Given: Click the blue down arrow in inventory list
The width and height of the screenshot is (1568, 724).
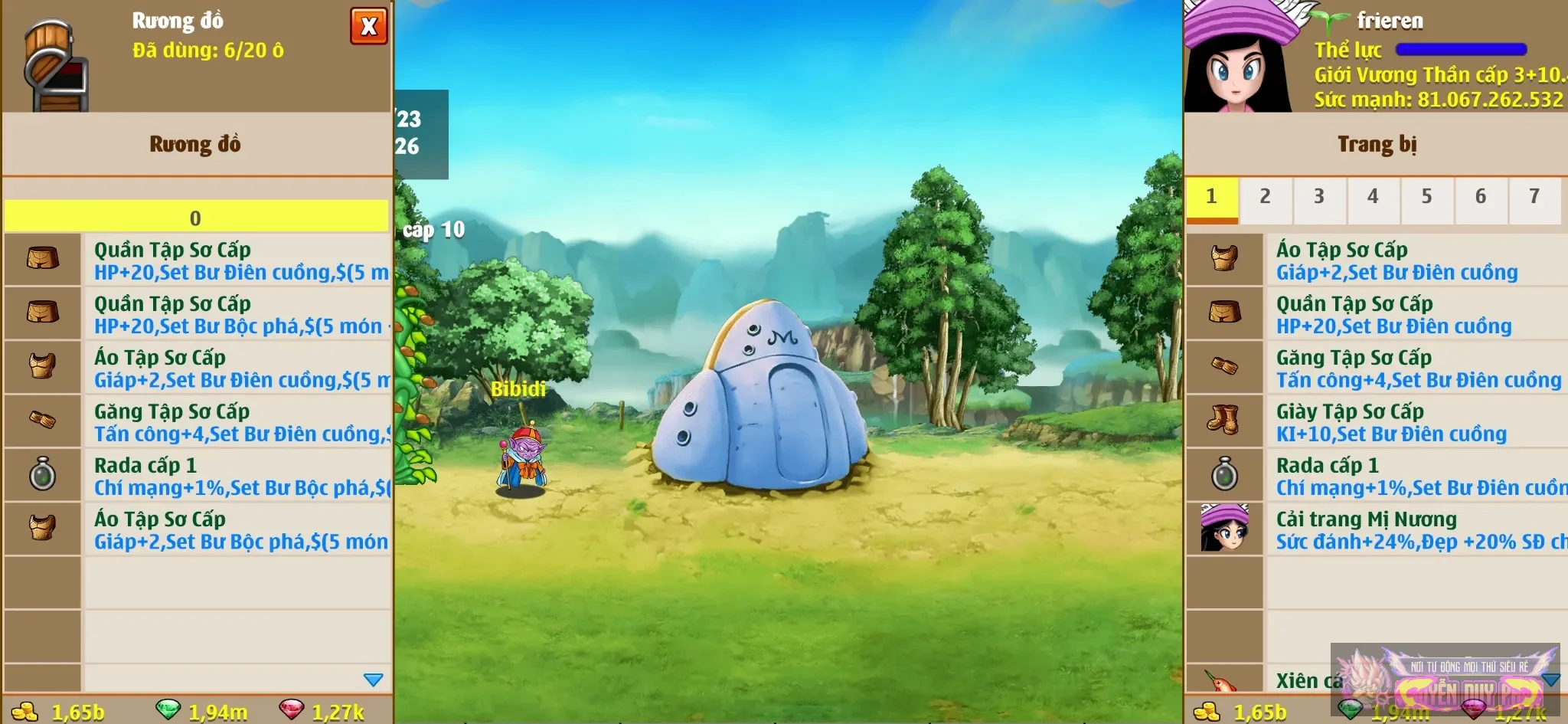Looking at the screenshot, I should [373, 680].
